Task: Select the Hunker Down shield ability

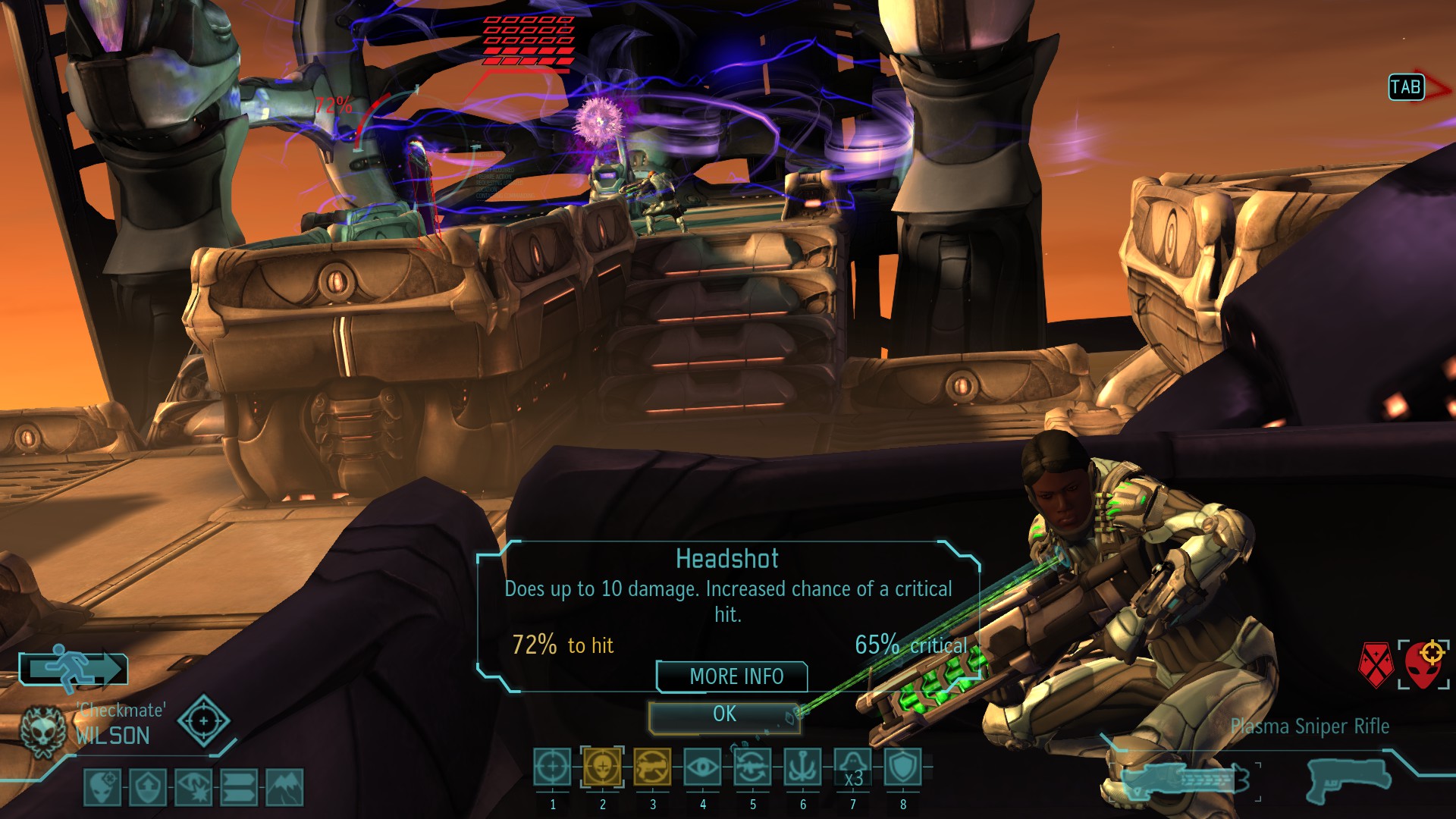Action: (902, 767)
